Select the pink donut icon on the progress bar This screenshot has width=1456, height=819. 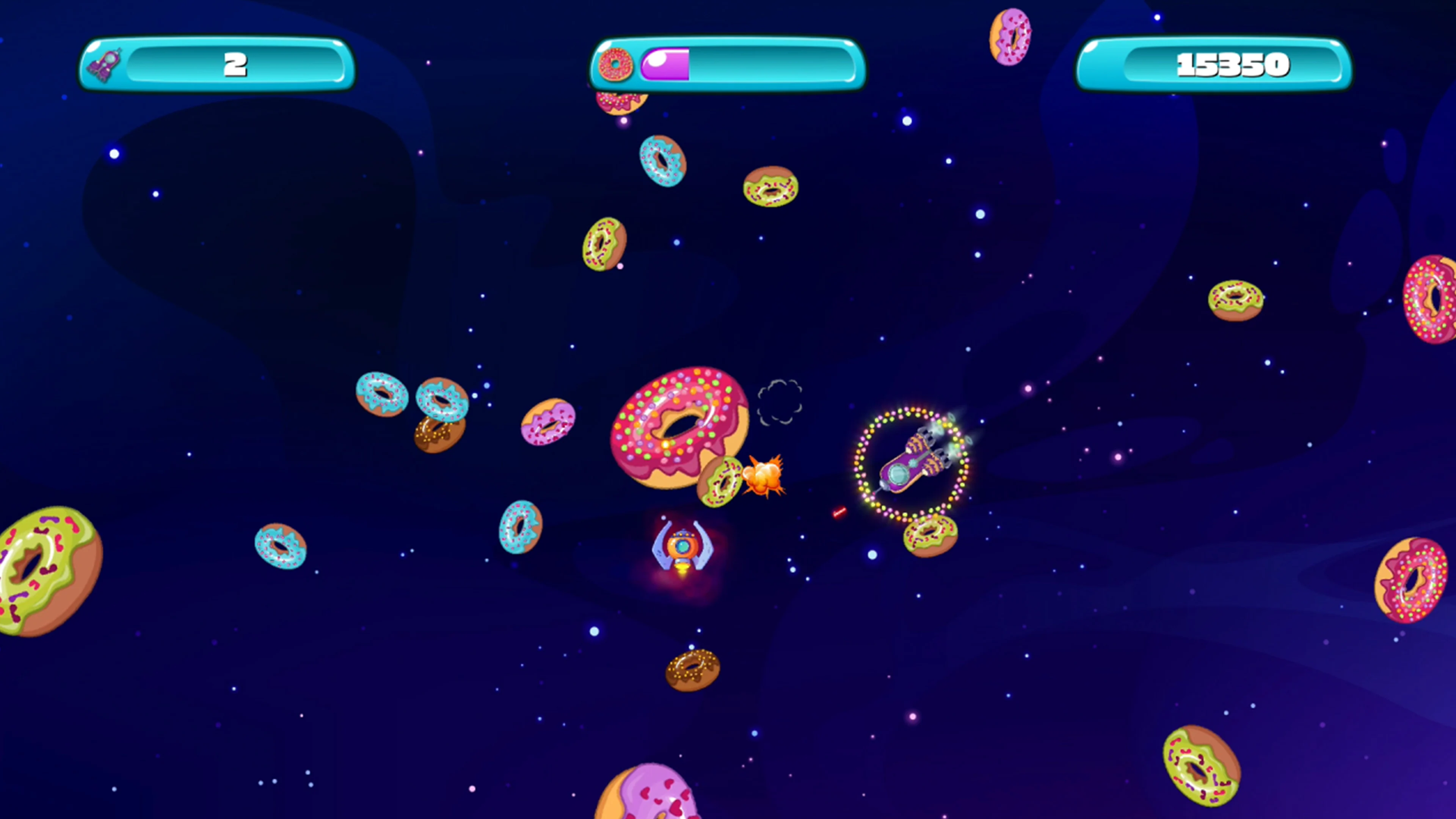click(616, 64)
